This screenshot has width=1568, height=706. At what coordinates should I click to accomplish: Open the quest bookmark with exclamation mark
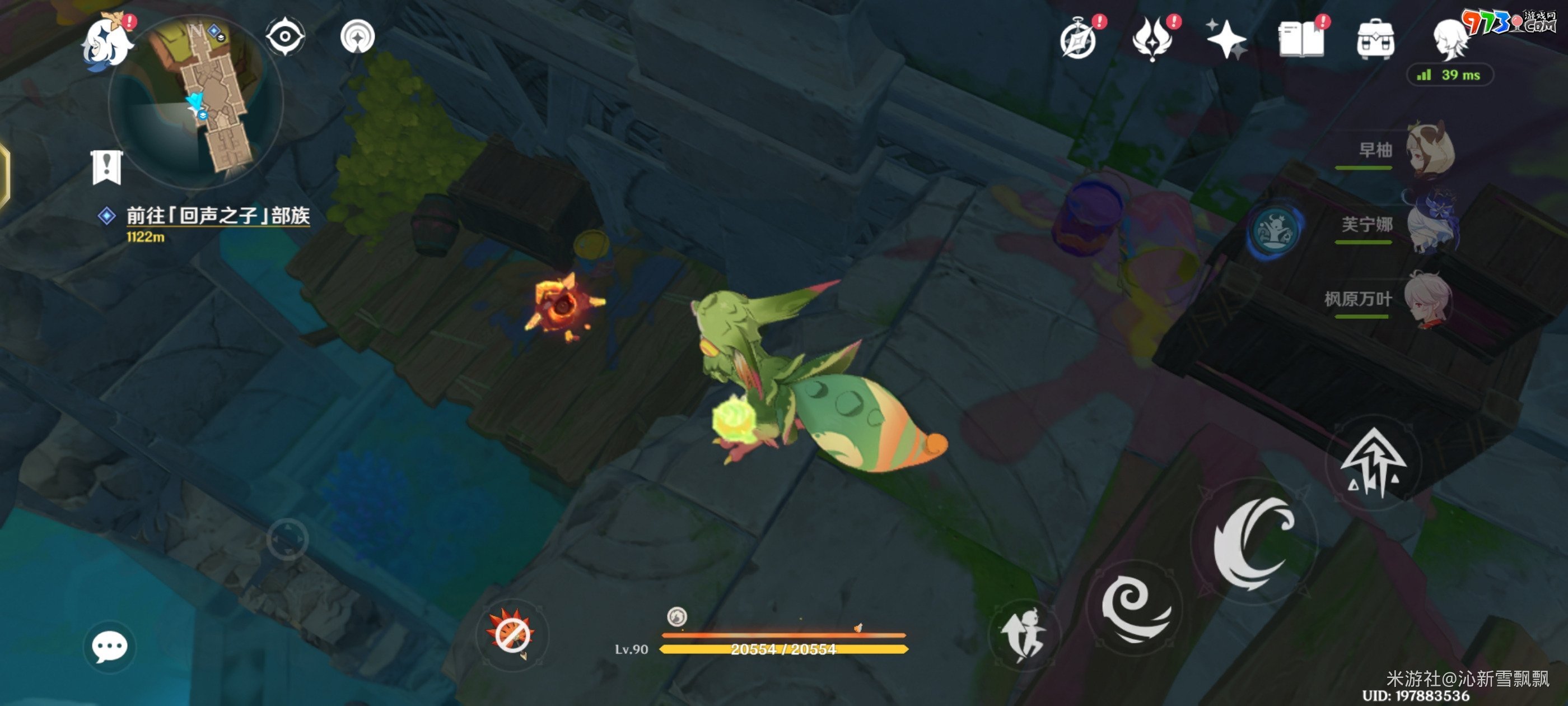coord(107,167)
